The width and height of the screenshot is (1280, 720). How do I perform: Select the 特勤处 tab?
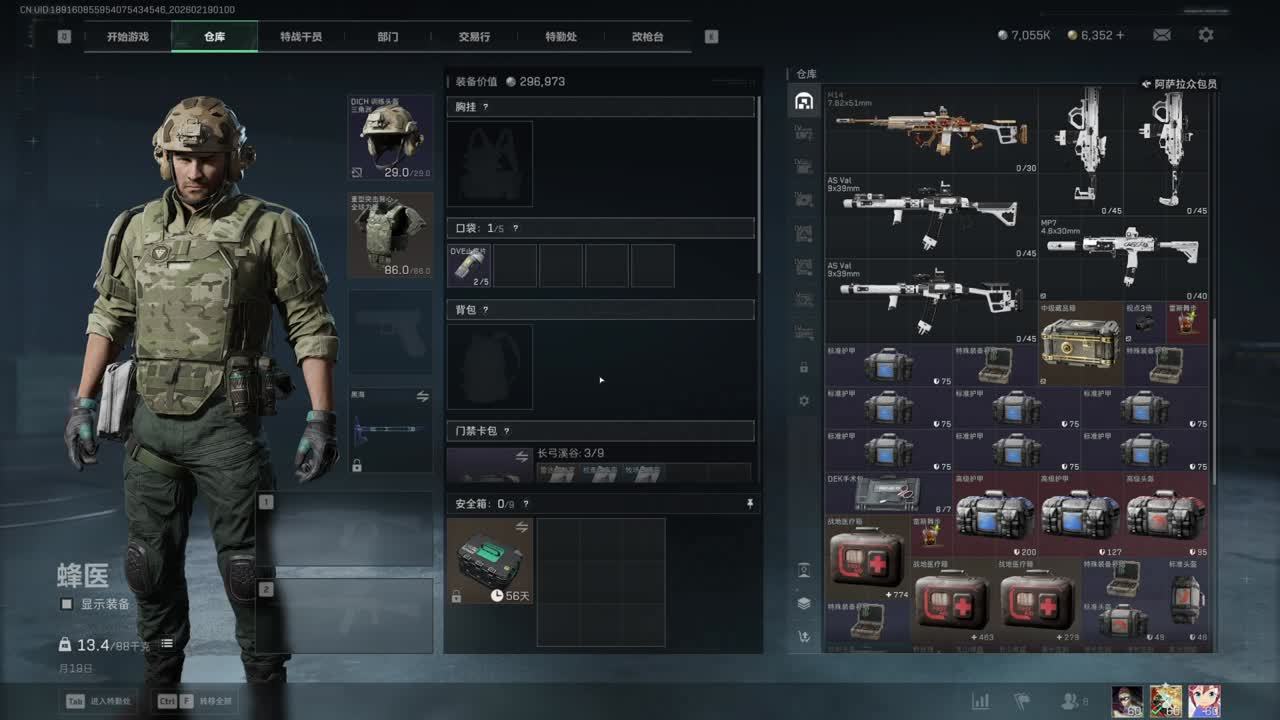561,37
